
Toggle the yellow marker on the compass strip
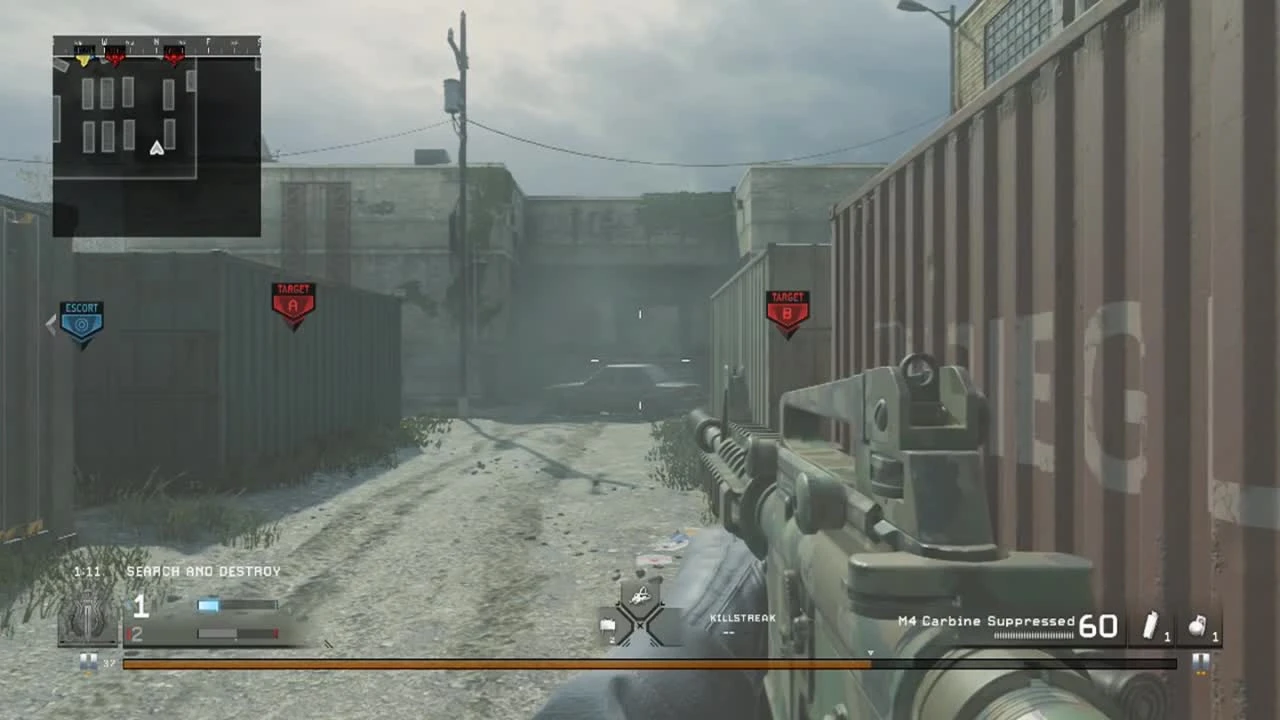click(x=83, y=56)
